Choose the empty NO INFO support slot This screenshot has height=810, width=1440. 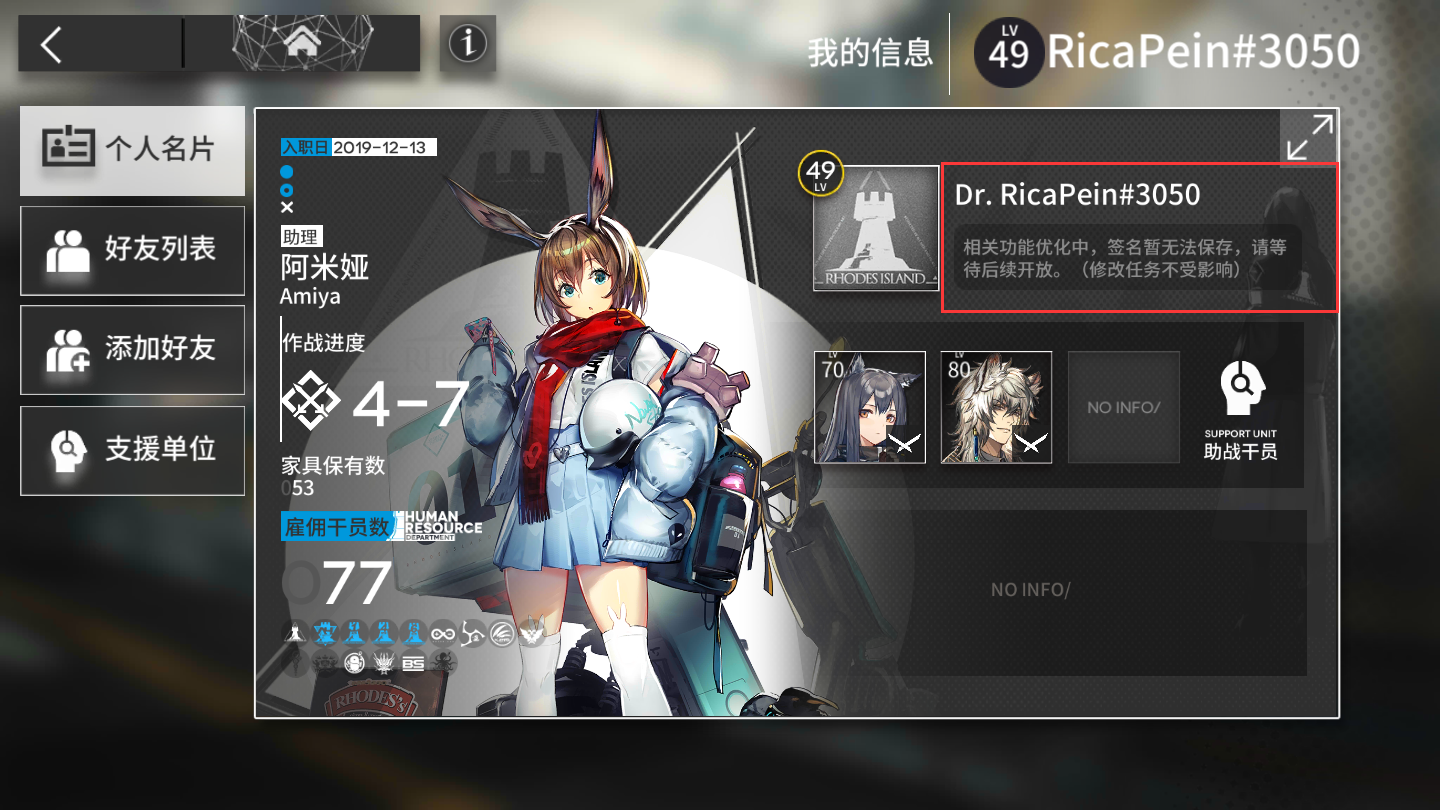coord(1123,407)
